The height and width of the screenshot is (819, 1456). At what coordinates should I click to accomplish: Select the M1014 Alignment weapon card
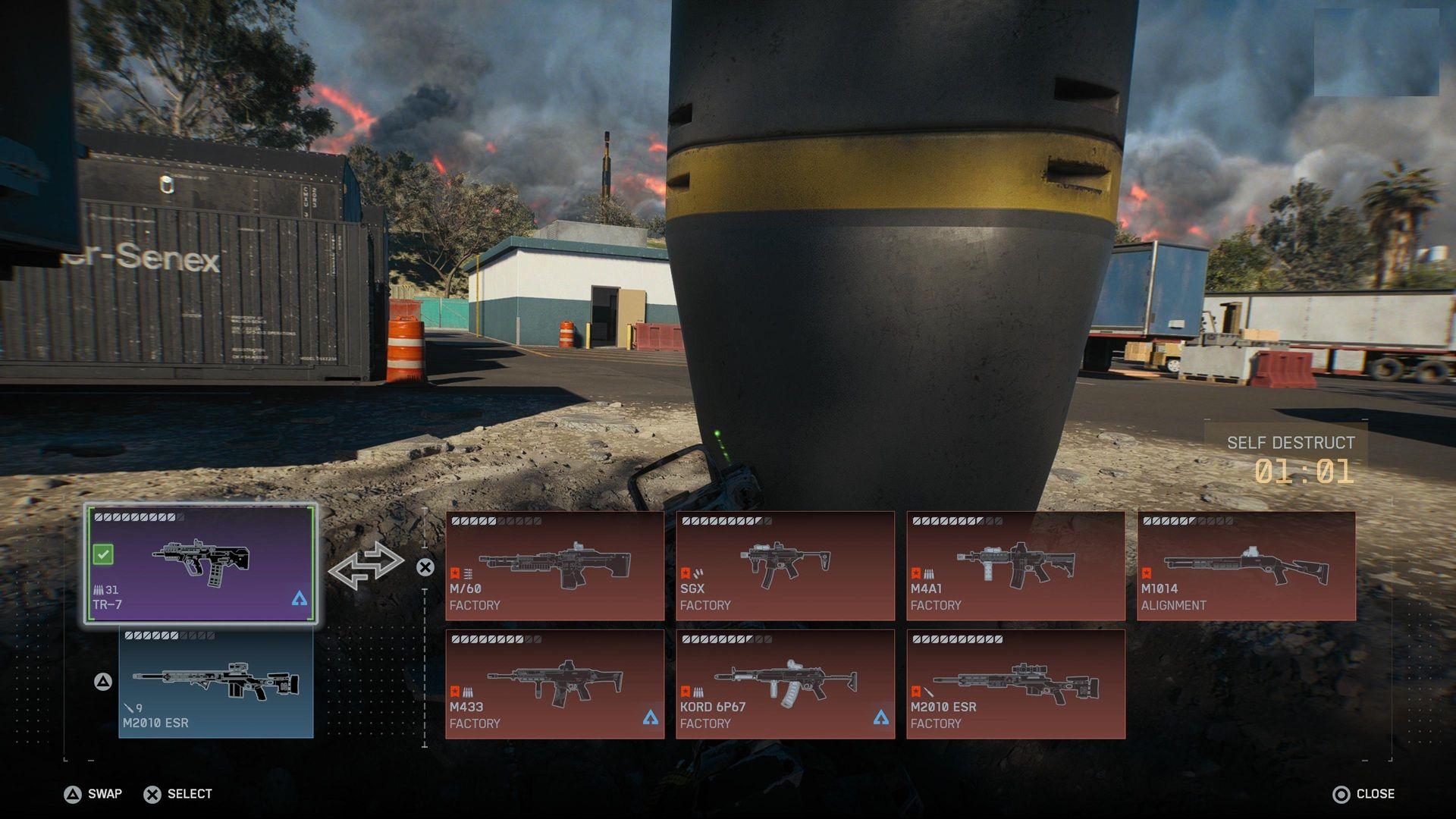coord(1246,566)
